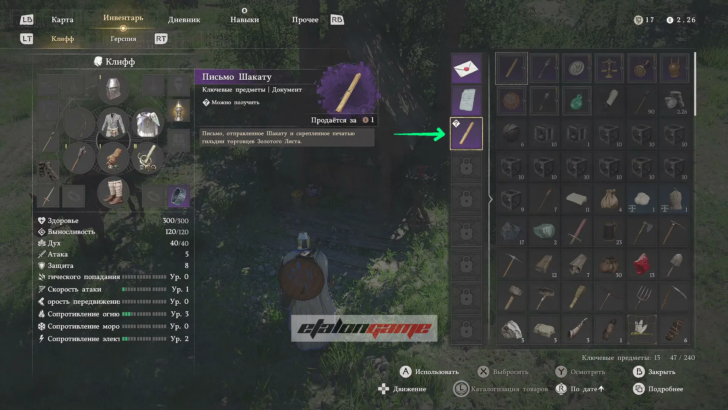Select the equipped boots slot
Viewport: 728px width, 410px height.
(113, 191)
